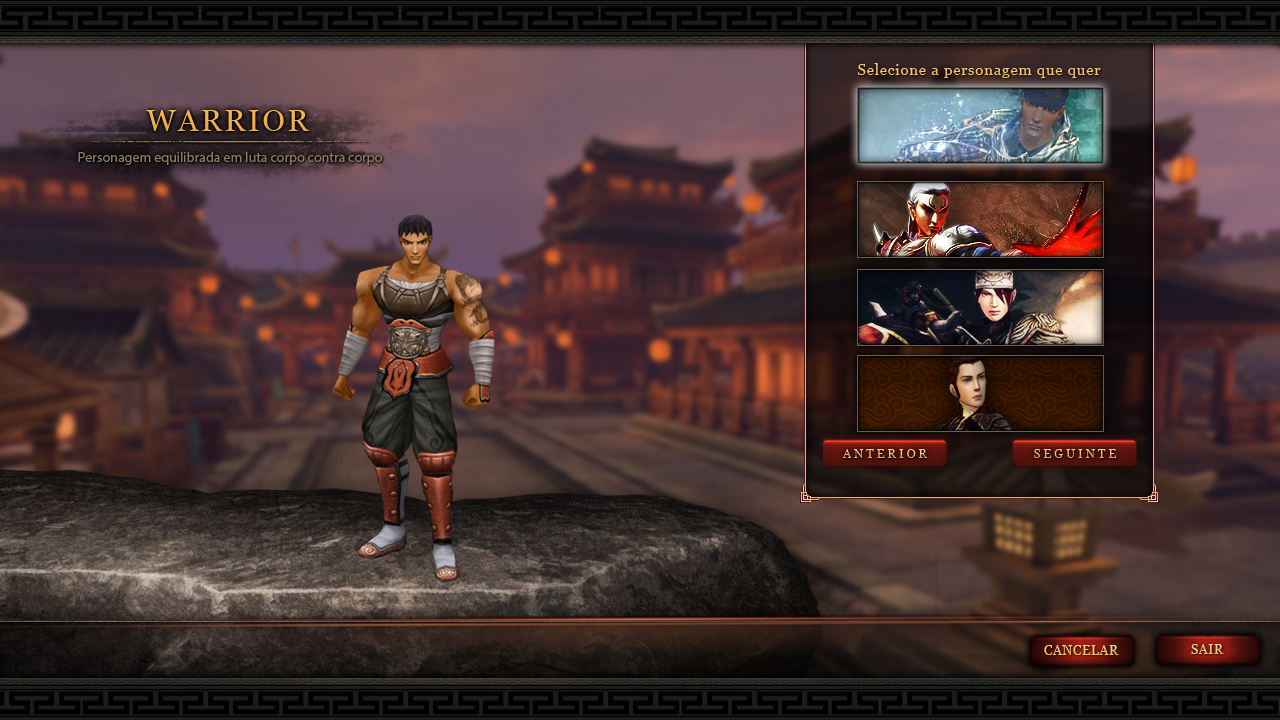Choose the white-haired fighter with red claw portrait
1280x720 pixels.
pos(980,219)
